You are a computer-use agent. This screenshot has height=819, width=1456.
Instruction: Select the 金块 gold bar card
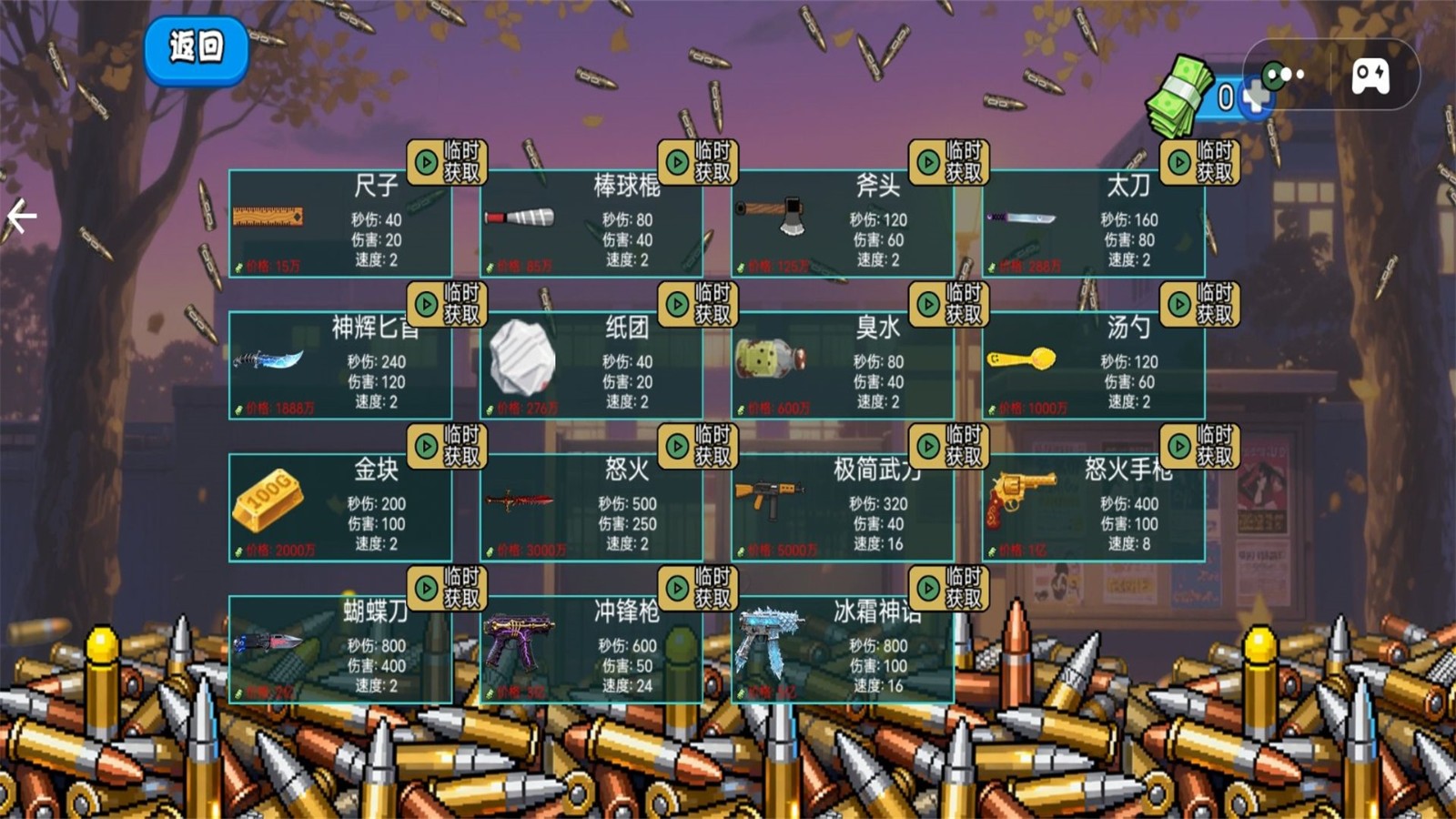(339, 509)
